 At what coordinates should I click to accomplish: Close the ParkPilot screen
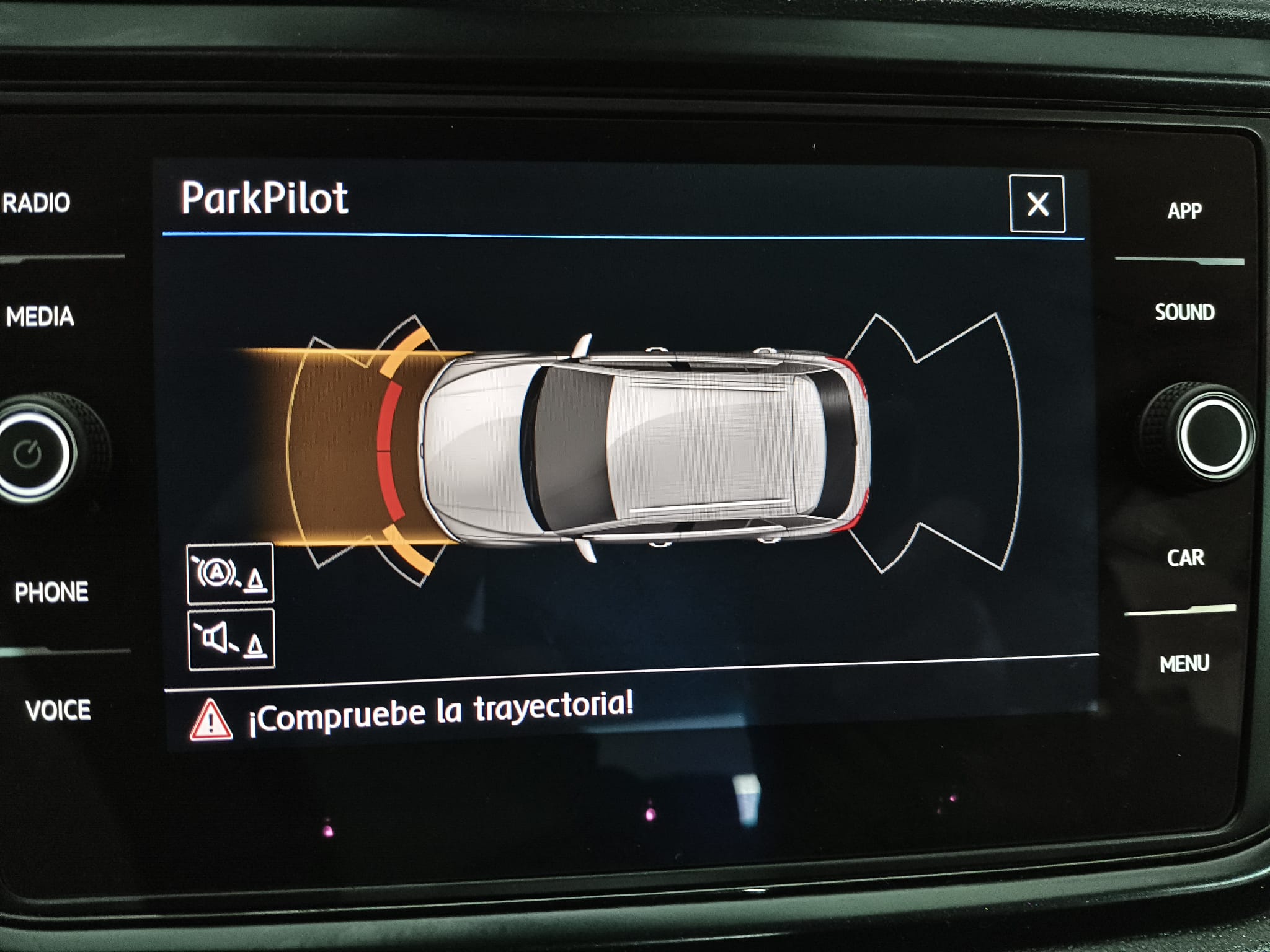[x=1037, y=204]
